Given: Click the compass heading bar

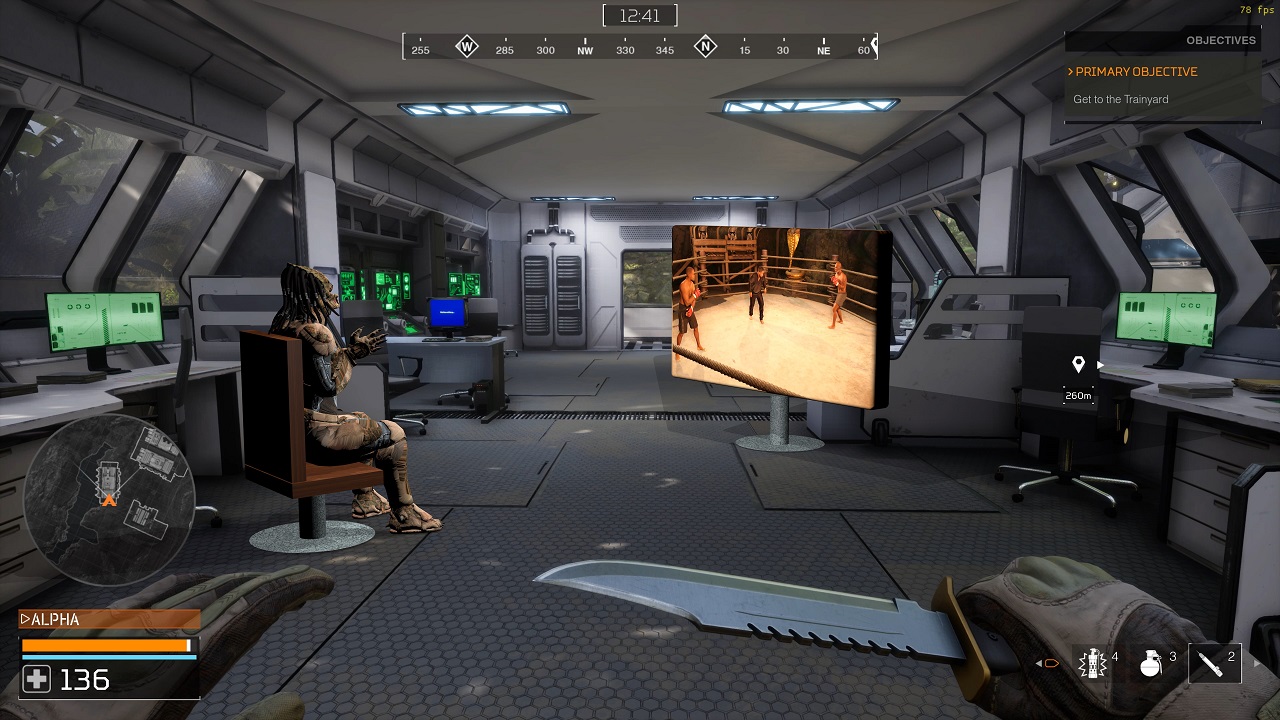Looking at the screenshot, I should pyautogui.click(x=640, y=47).
